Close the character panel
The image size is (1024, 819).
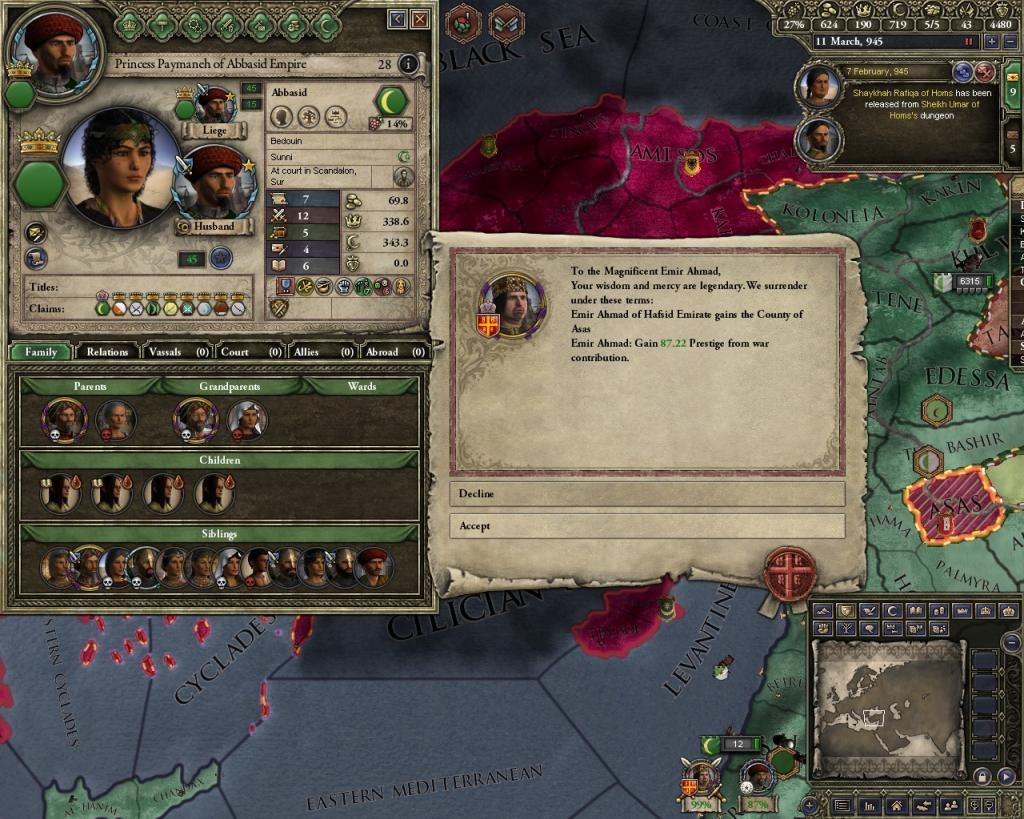point(421,19)
